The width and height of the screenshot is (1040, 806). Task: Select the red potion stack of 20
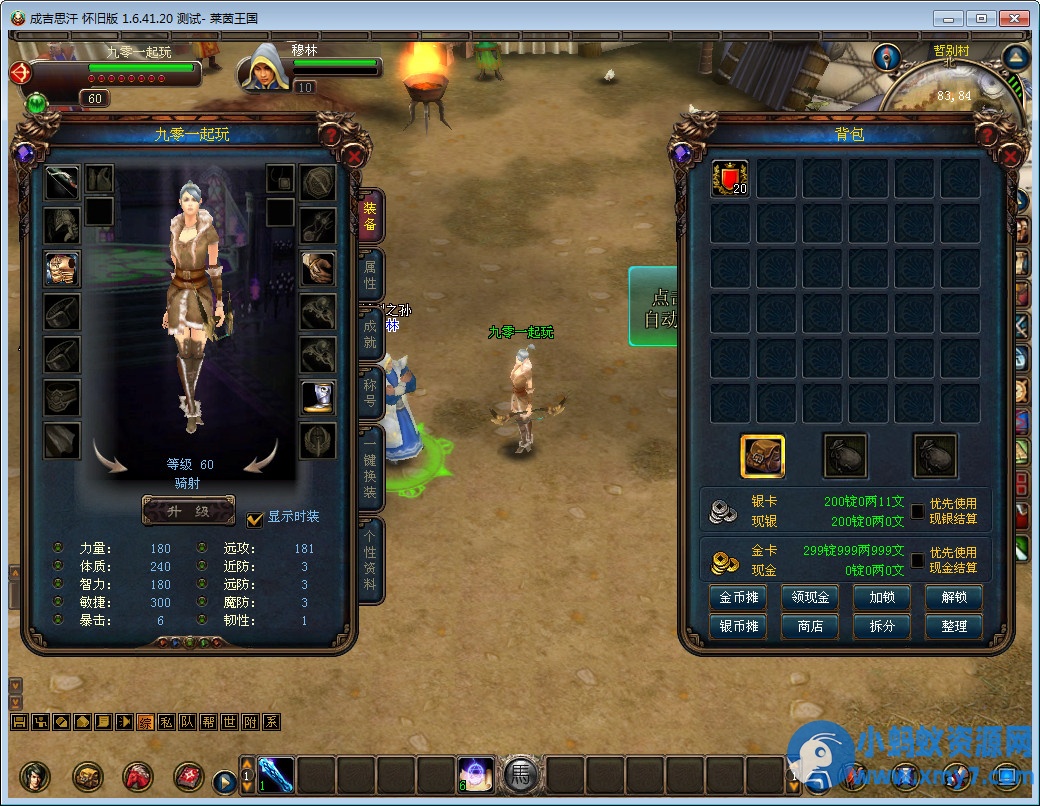tap(730, 179)
